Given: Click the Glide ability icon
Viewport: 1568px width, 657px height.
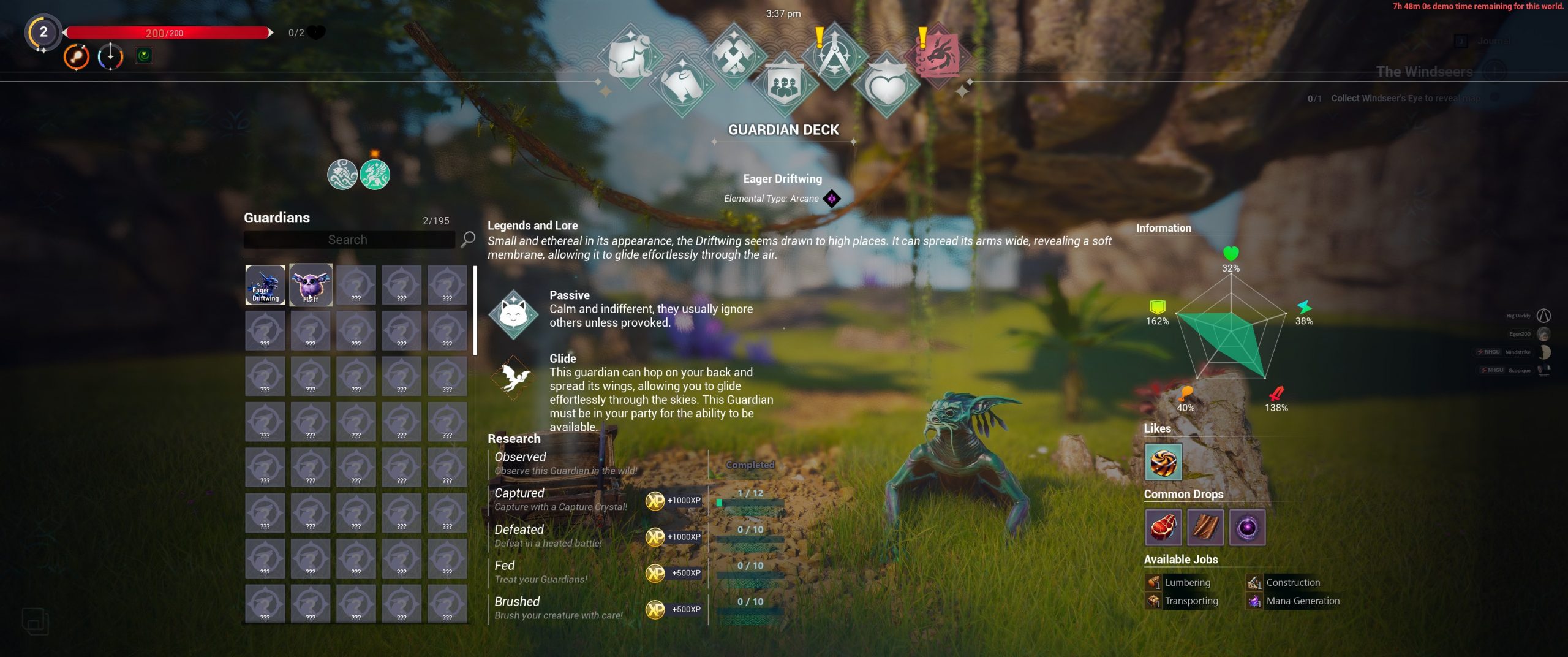Looking at the screenshot, I should pyautogui.click(x=513, y=378).
